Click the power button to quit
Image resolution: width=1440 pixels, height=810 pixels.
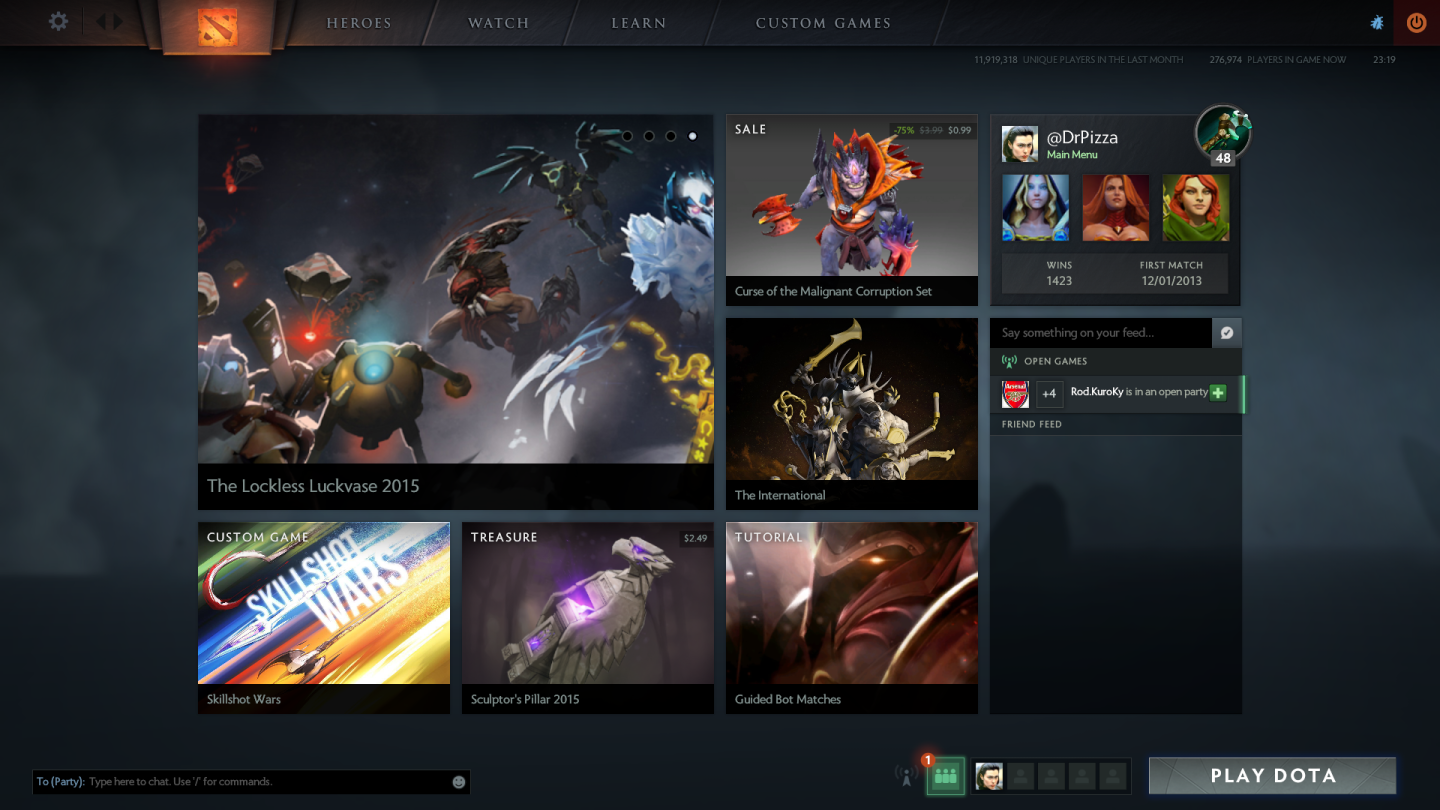(1415, 21)
